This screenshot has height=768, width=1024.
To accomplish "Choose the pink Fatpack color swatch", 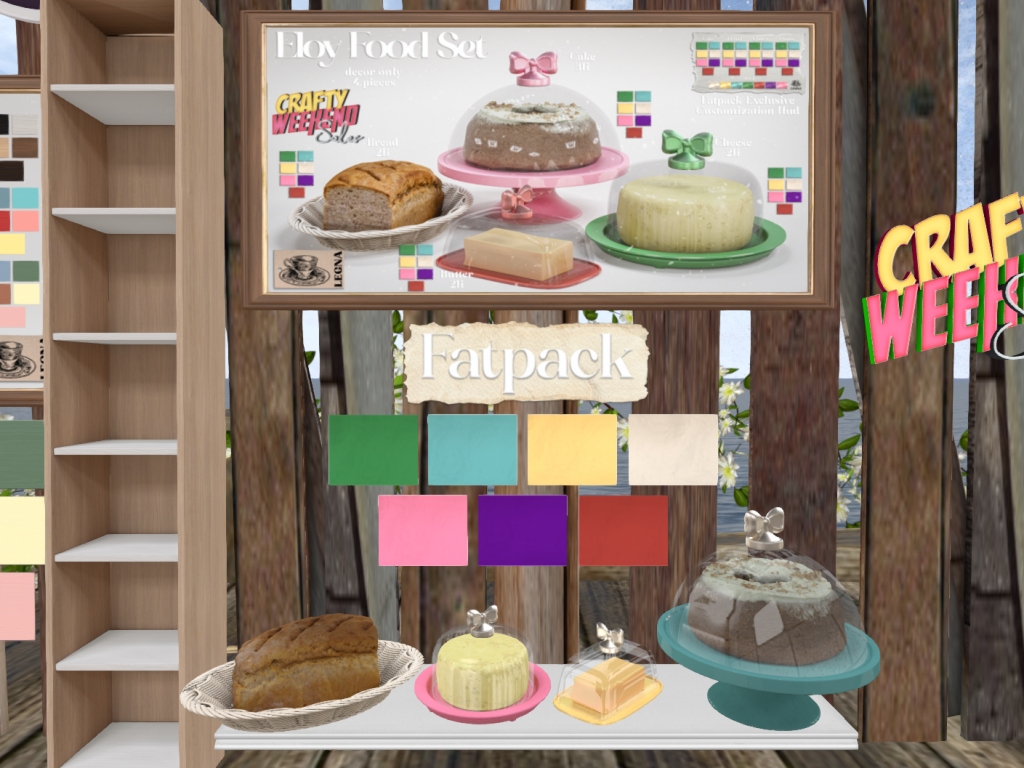I will (423, 530).
